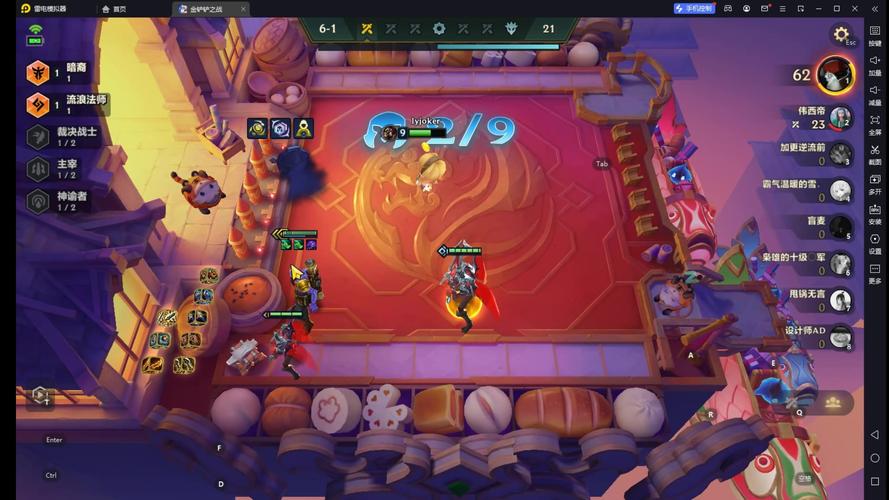Click the stage 6-1 round indicator
This screenshot has width=889, height=500.
pos(328,29)
